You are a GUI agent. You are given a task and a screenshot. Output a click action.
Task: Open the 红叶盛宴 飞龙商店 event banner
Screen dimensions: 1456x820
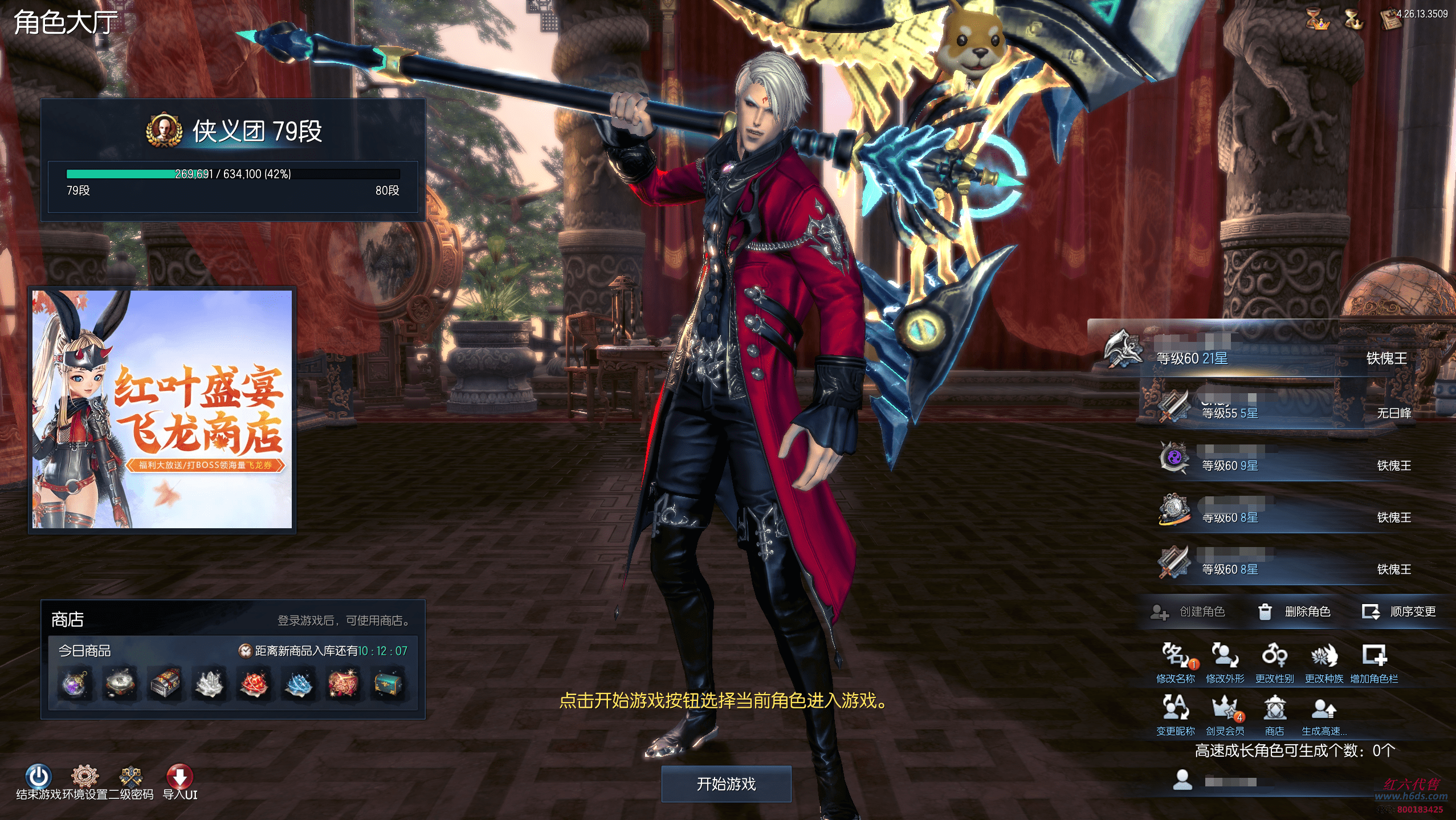pyautogui.click(x=162, y=409)
